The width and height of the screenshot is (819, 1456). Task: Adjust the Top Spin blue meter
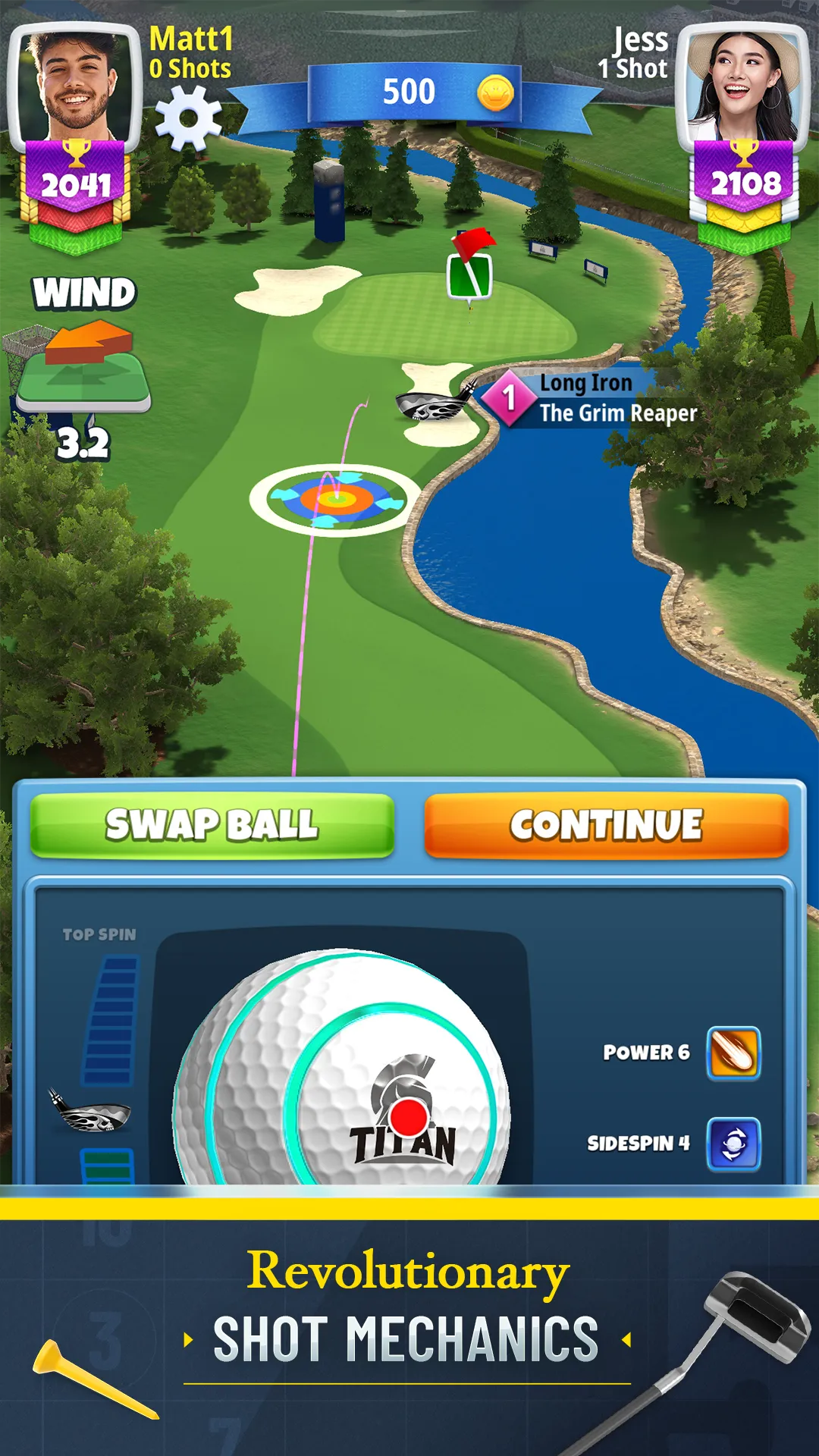pyautogui.click(x=112, y=1020)
